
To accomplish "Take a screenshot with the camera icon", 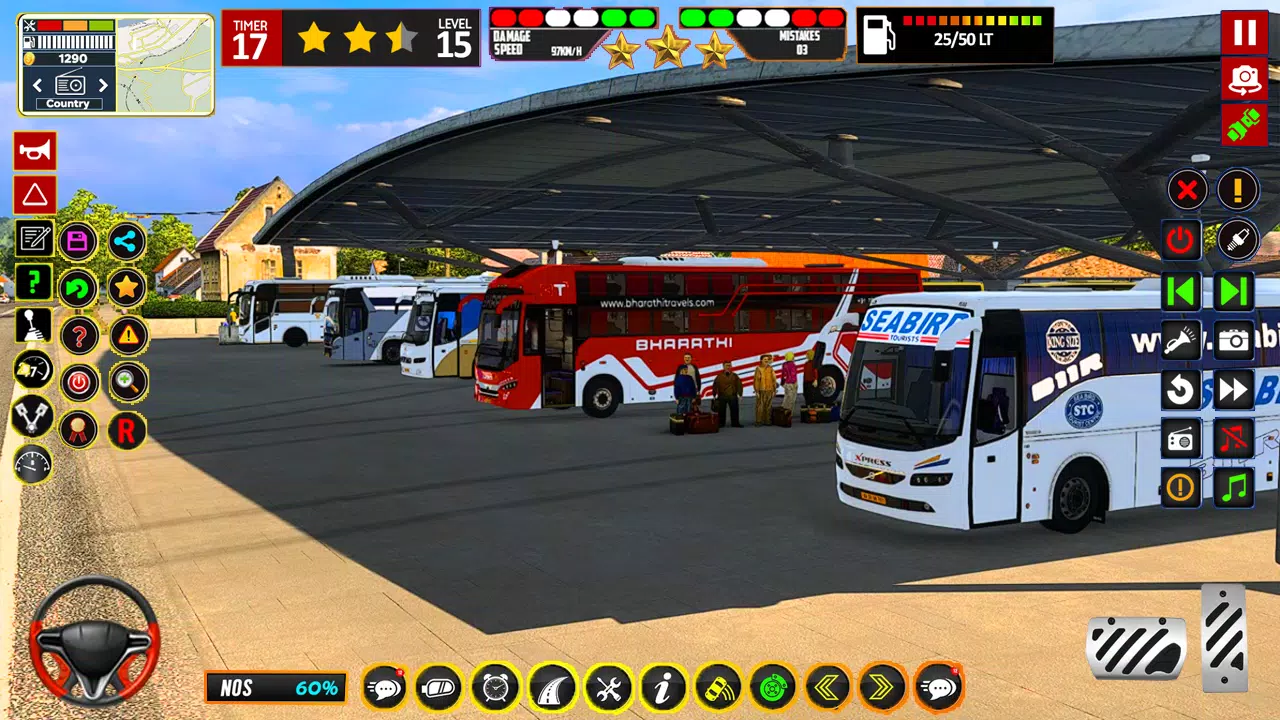I will [x=1235, y=341].
